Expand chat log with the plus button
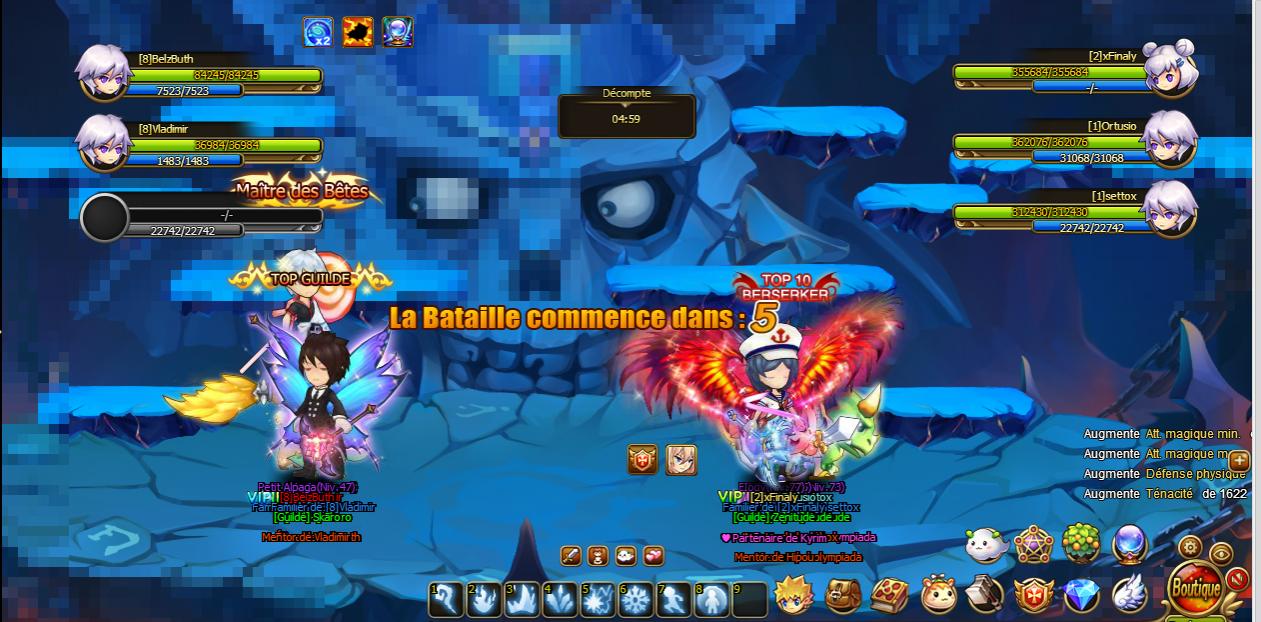Image resolution: width=1261 pixels, height=622 pixels. (x=1239, y=461)
